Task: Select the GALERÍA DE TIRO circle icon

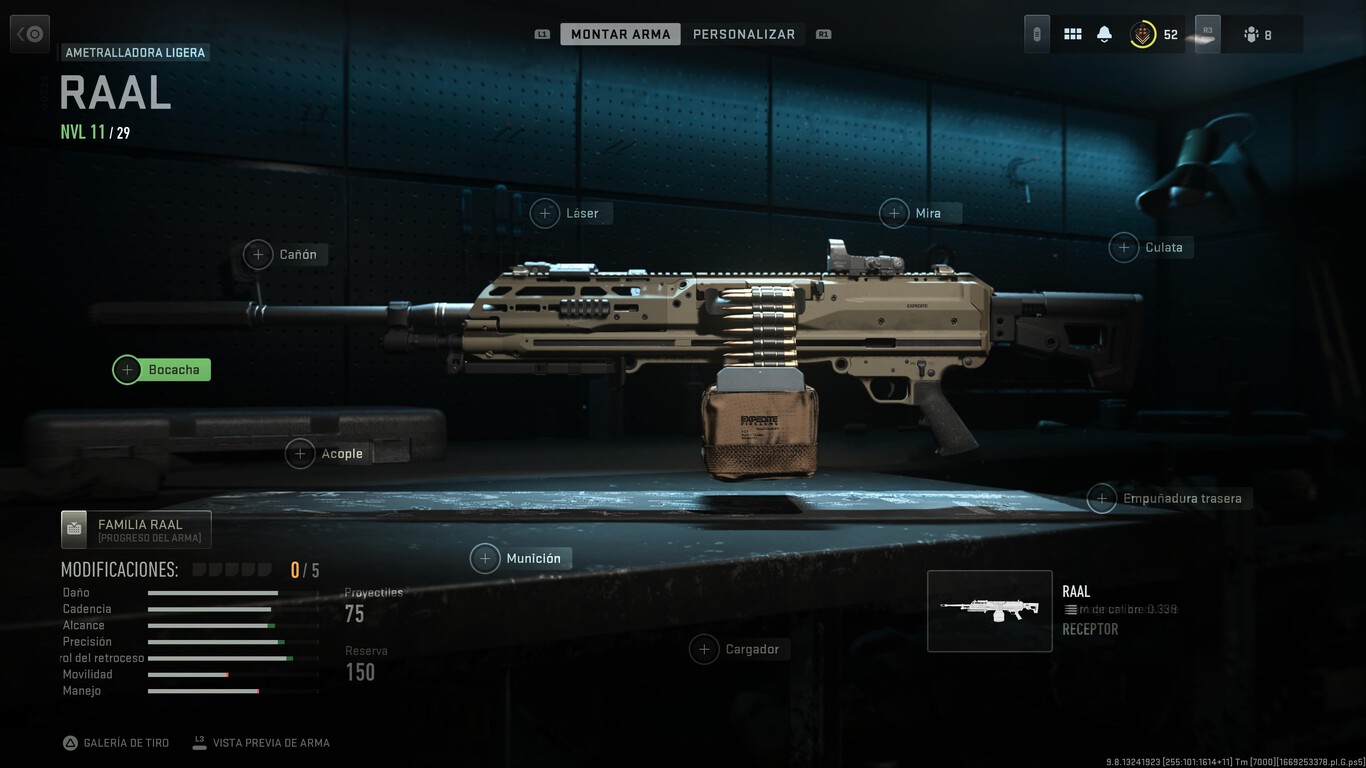Action: pyautogui.click(x=70, y=742)
